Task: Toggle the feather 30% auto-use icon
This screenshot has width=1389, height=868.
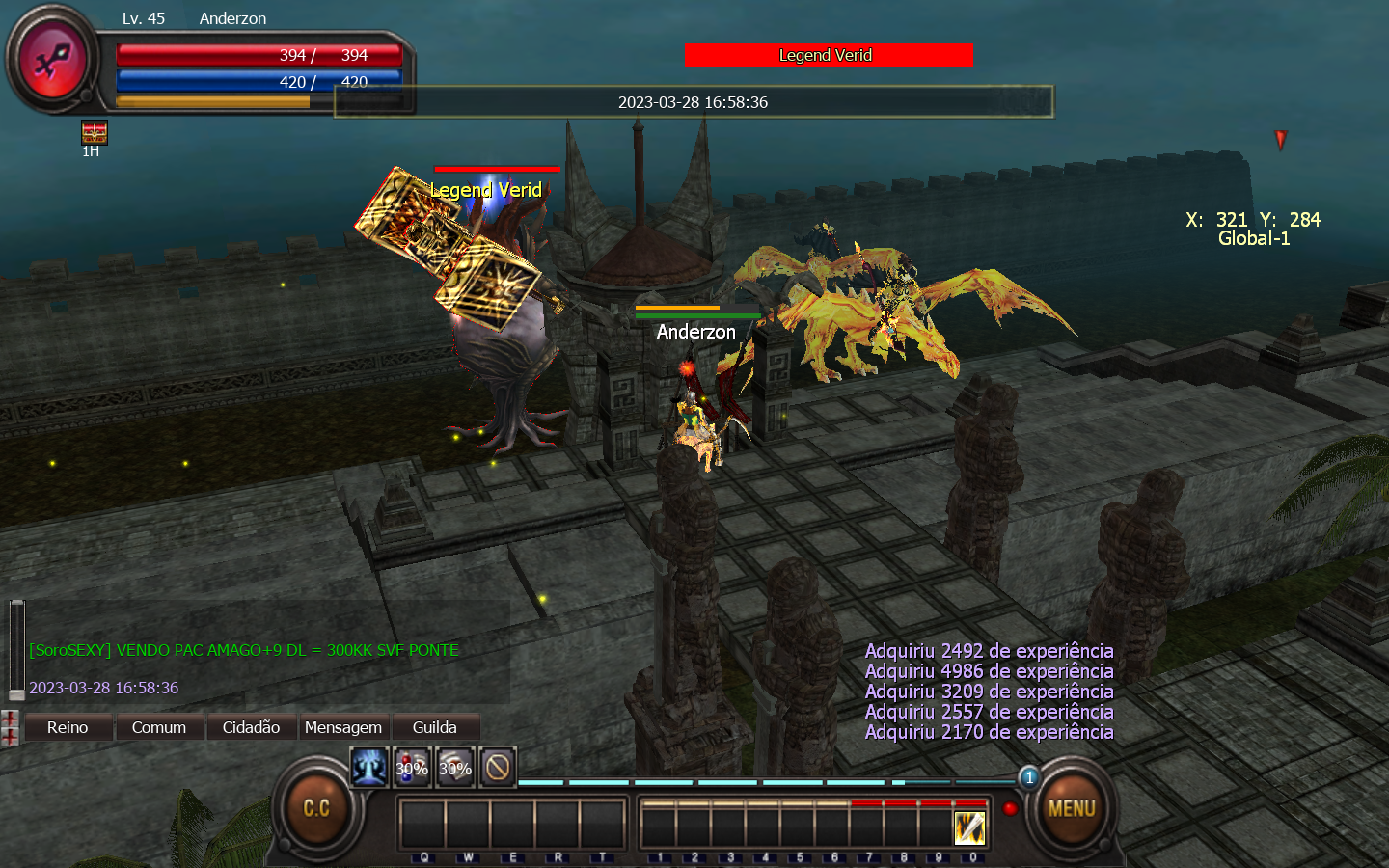Action: coord(455,768)
